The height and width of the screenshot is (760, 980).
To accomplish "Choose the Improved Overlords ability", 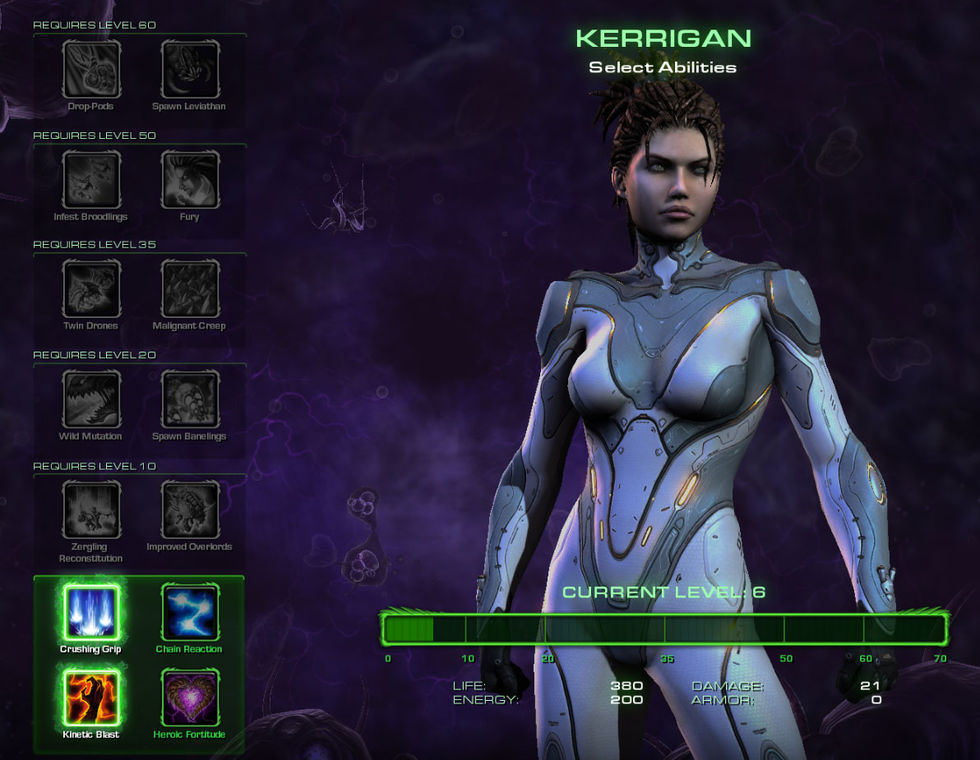I will (189, 509).
